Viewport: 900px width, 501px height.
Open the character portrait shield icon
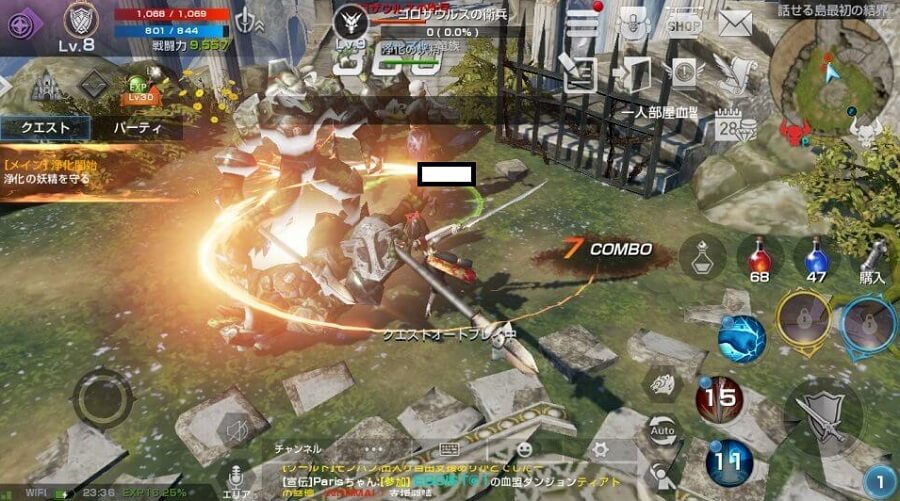pos(81,19)
